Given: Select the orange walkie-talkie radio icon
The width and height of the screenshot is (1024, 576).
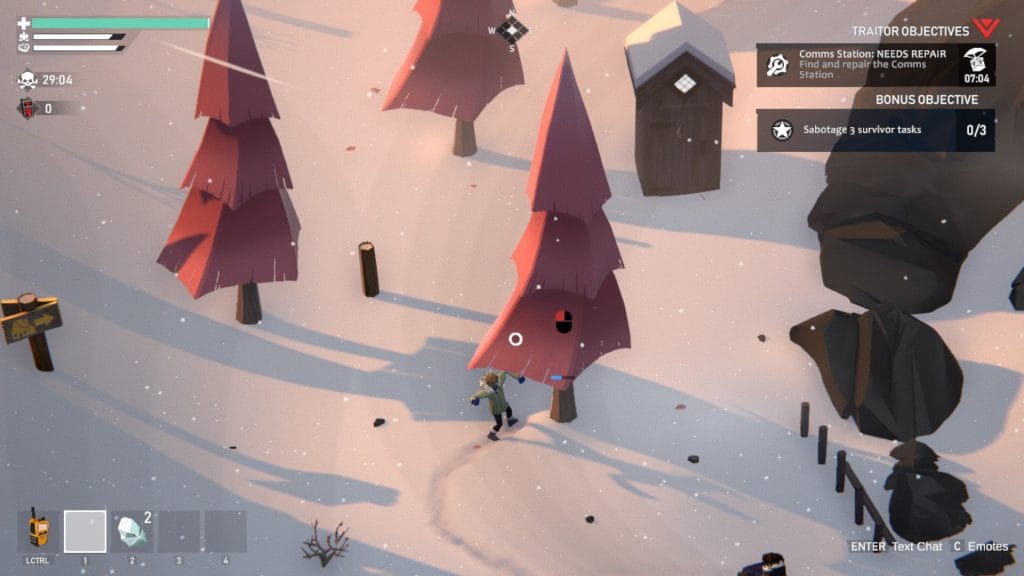Looking at the screenshot, I should click(x=38, y=529).
